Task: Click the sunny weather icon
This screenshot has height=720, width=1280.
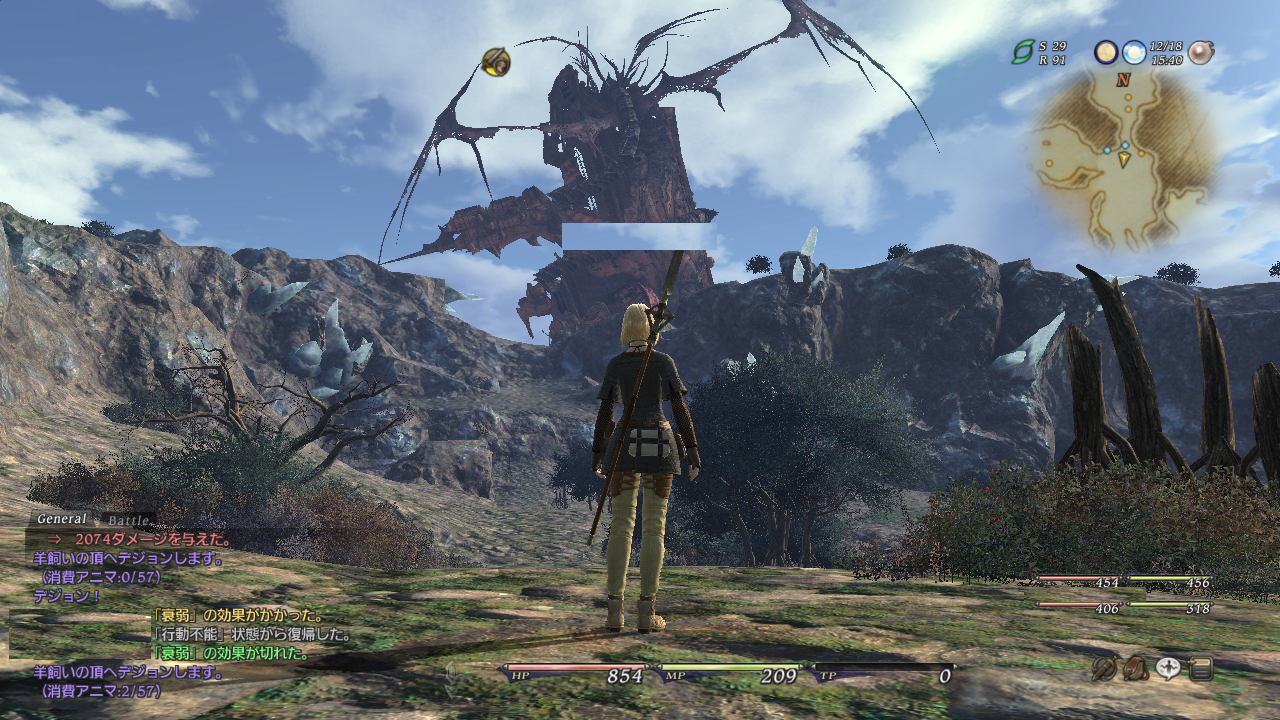Action: (x=1133, y=52)
